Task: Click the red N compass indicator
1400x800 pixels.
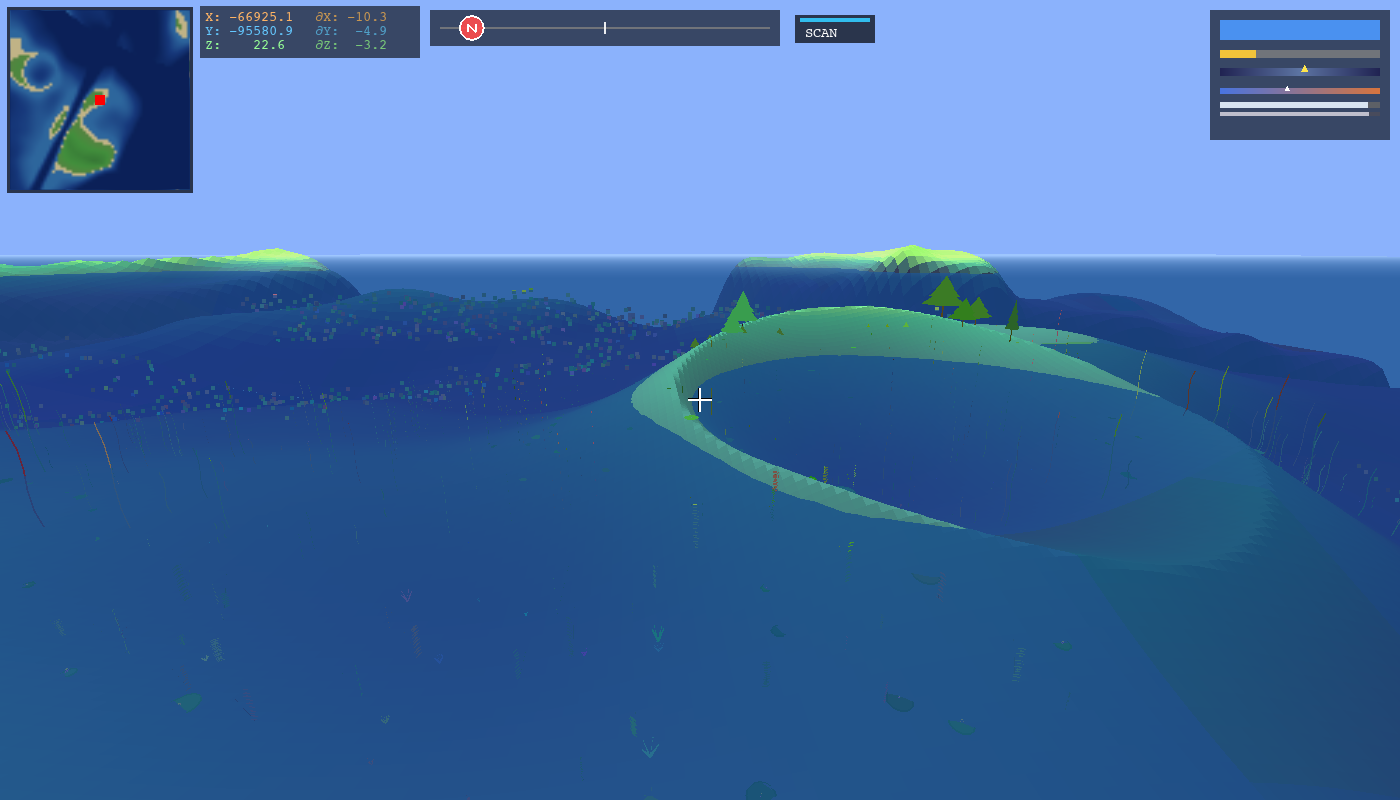Action: [470, 28]
